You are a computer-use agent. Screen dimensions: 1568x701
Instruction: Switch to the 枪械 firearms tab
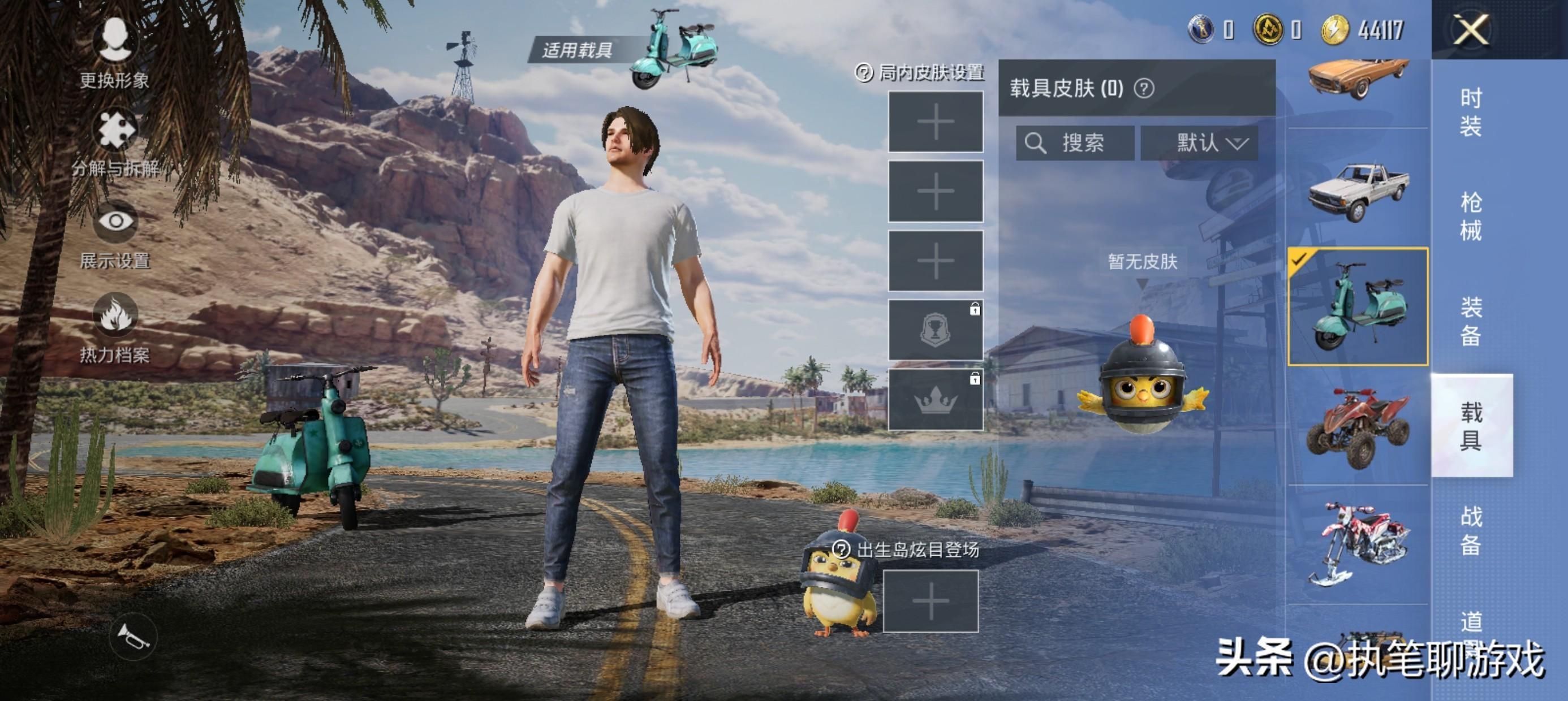pos(1471,216)
